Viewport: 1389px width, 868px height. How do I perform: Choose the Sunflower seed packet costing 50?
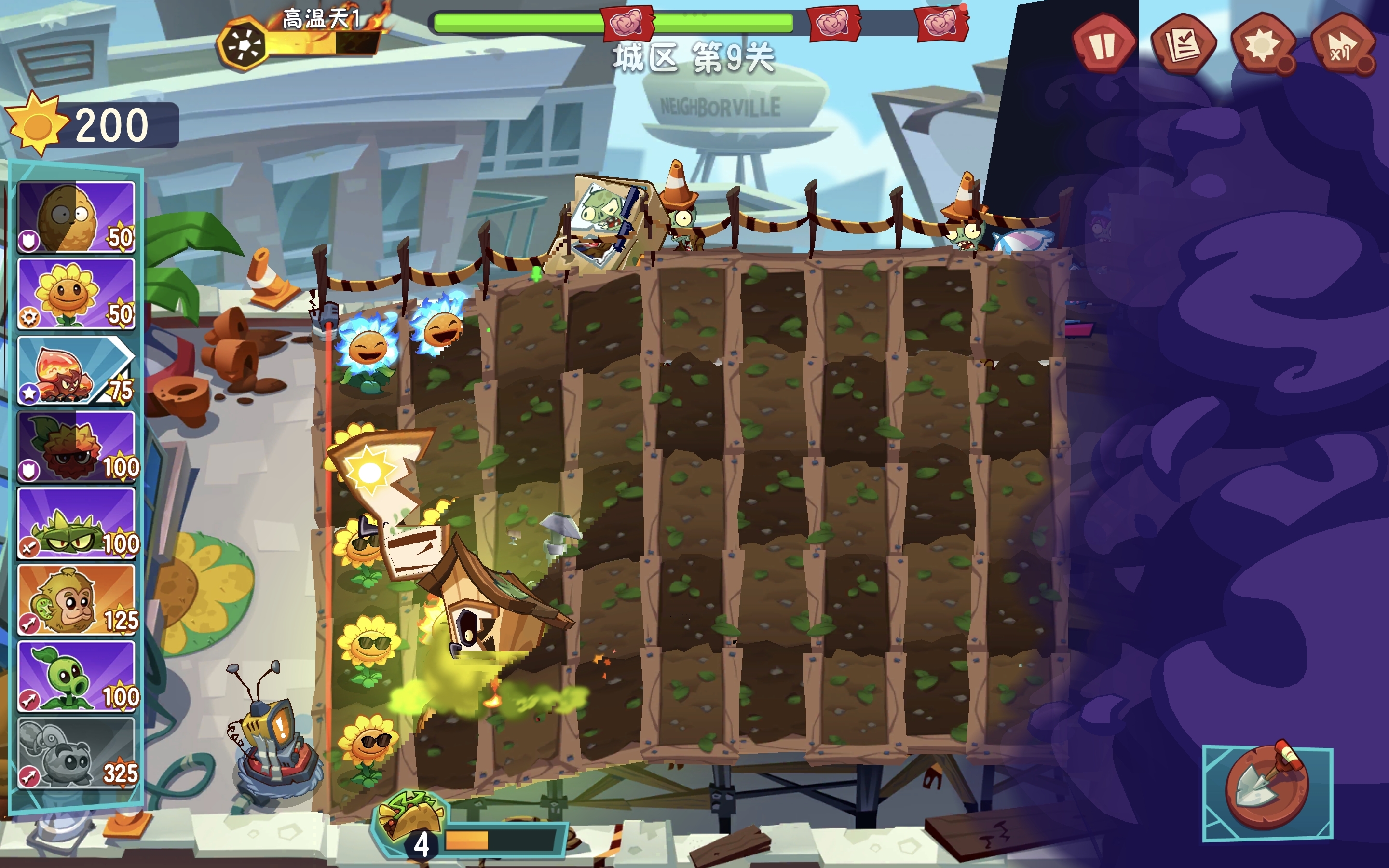point(76,293)
